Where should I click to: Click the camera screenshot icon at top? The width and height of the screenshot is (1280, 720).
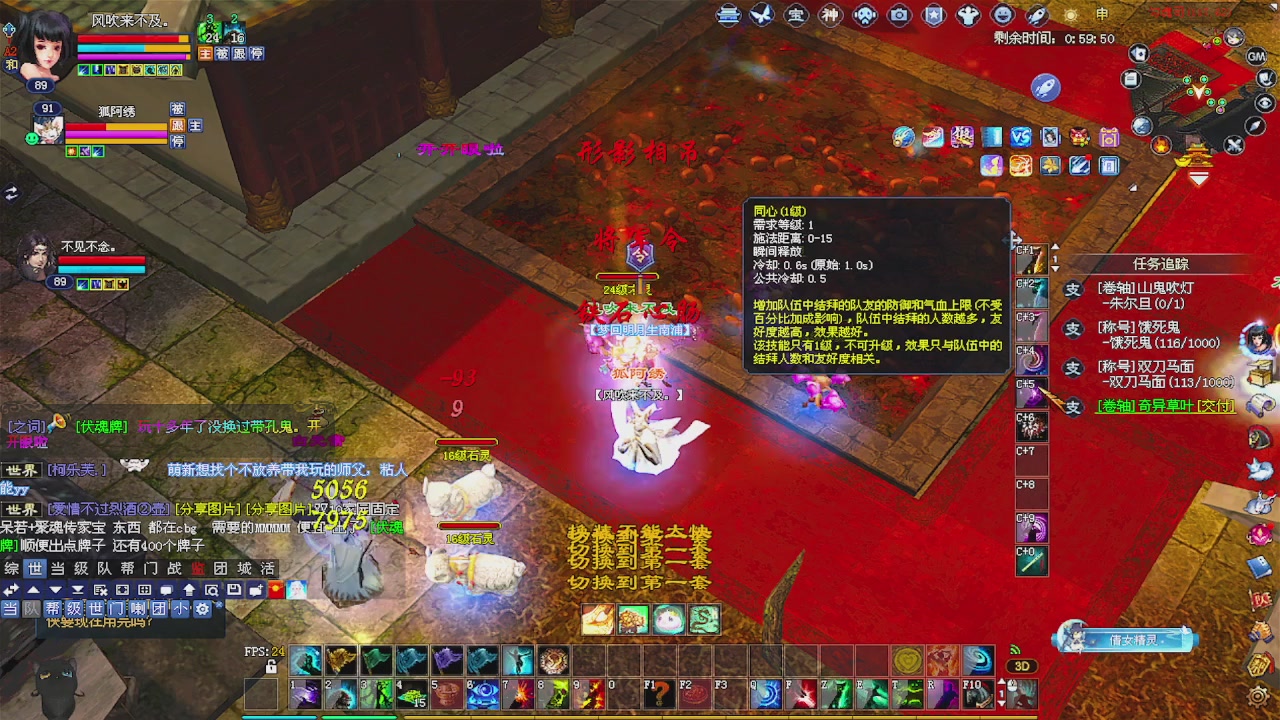tap(899, 15)
